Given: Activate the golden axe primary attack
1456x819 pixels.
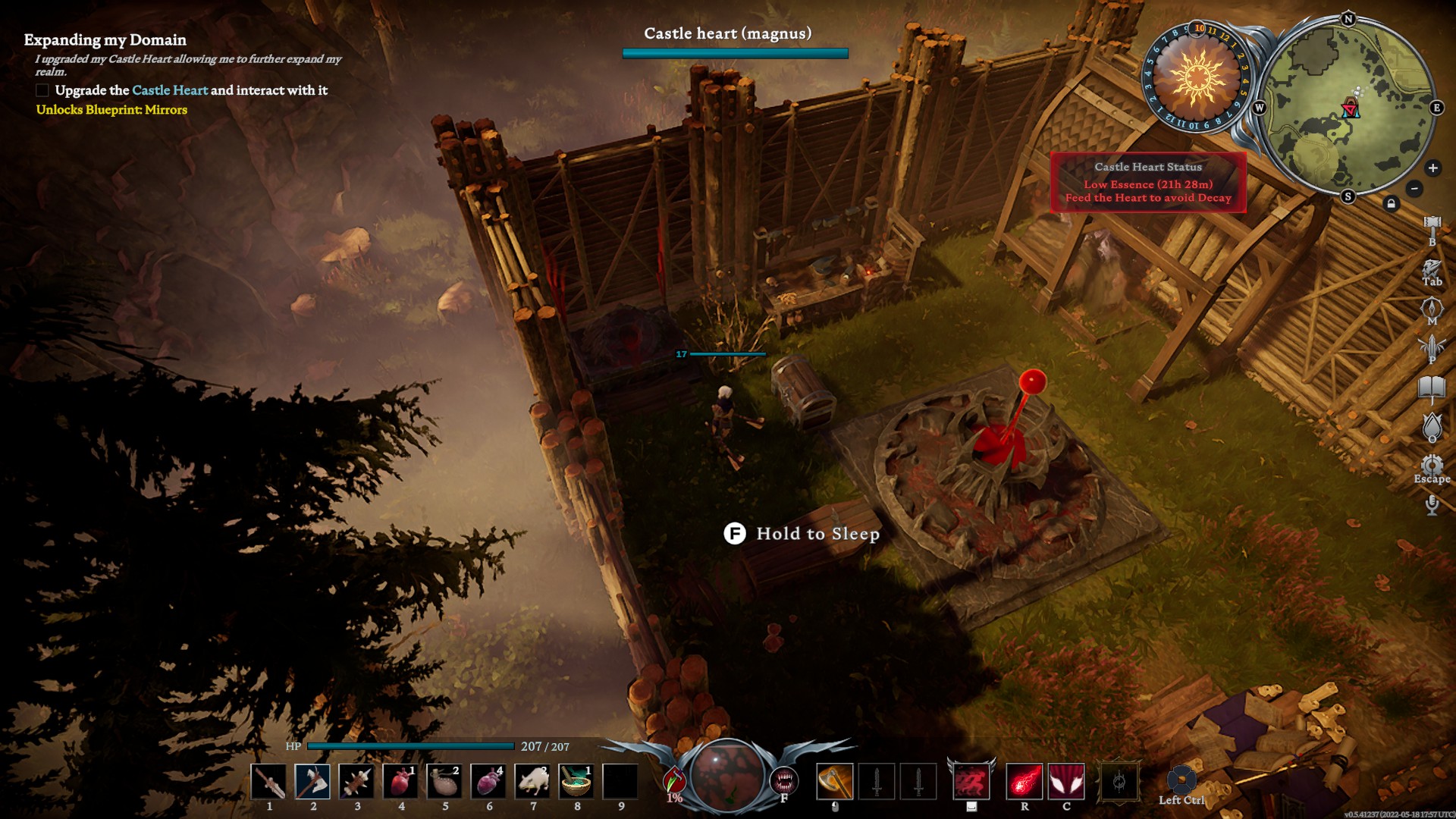Looking at the screenshot, I should coord(834,782).
